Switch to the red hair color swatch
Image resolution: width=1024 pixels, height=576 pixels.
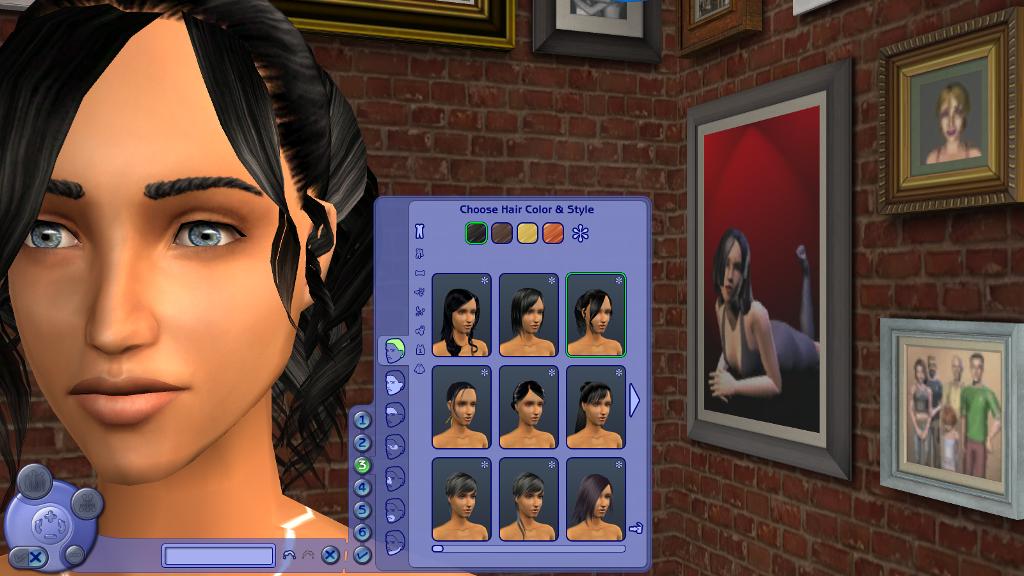[x=553, y=233]
